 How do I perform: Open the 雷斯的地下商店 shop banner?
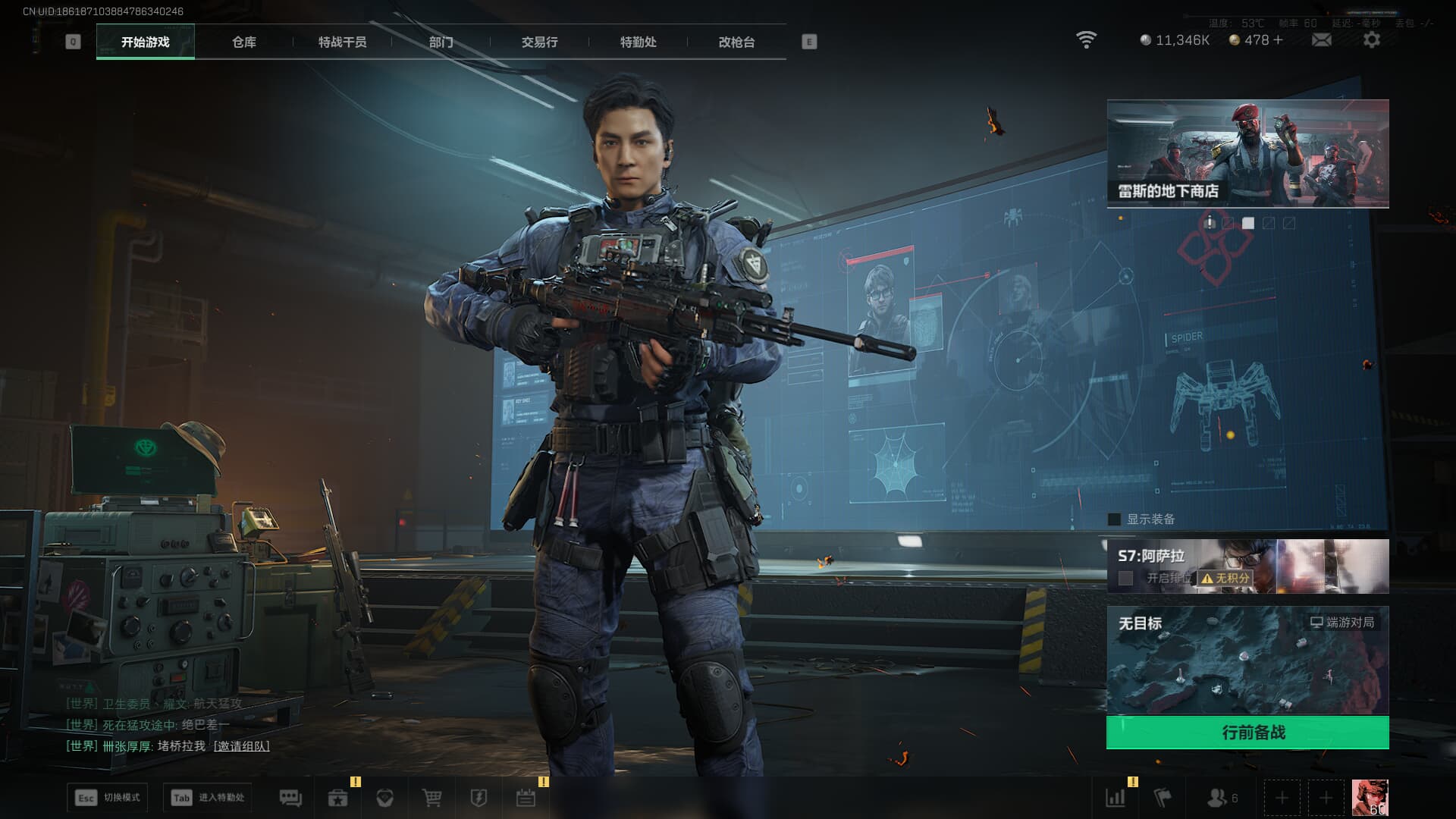point(1247,153)
